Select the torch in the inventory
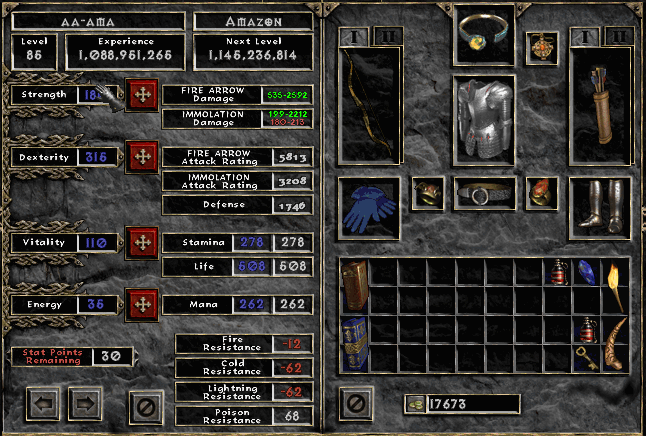The height and width of the screenshot is (436, 646). [x=614, y=285]
